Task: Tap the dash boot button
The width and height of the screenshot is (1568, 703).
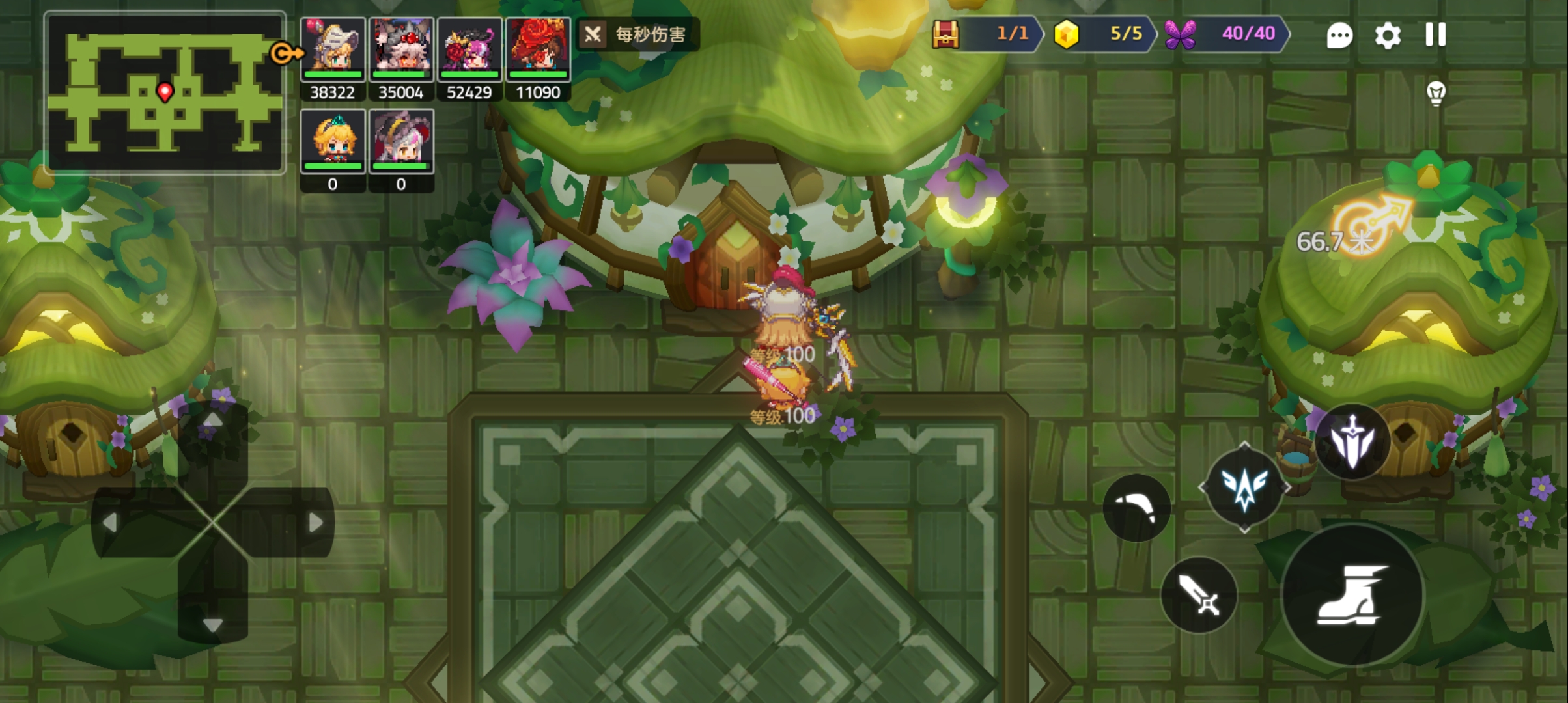Action: pos(1352,594)
